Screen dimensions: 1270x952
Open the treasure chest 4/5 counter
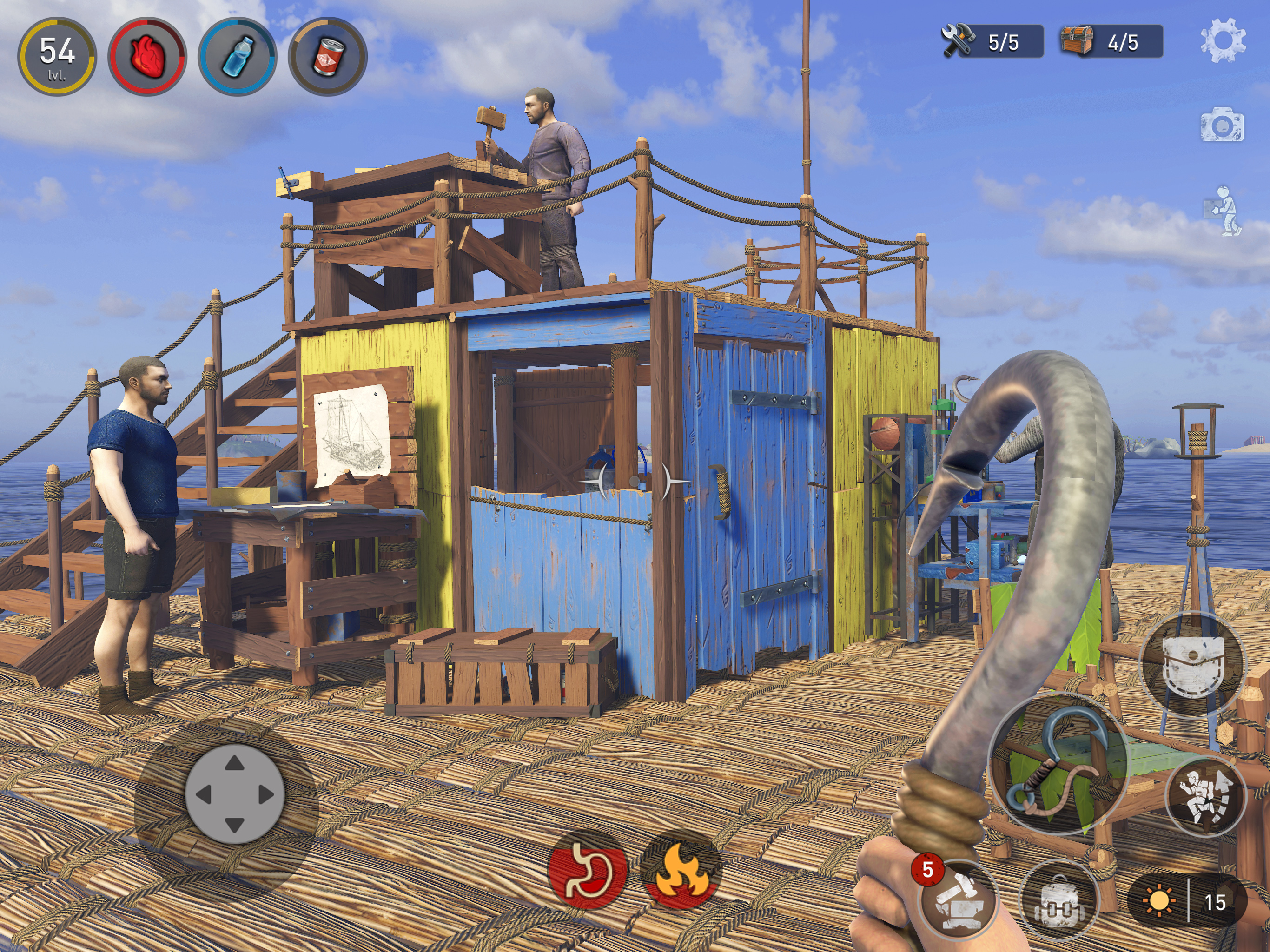(x=1111, y=41)
